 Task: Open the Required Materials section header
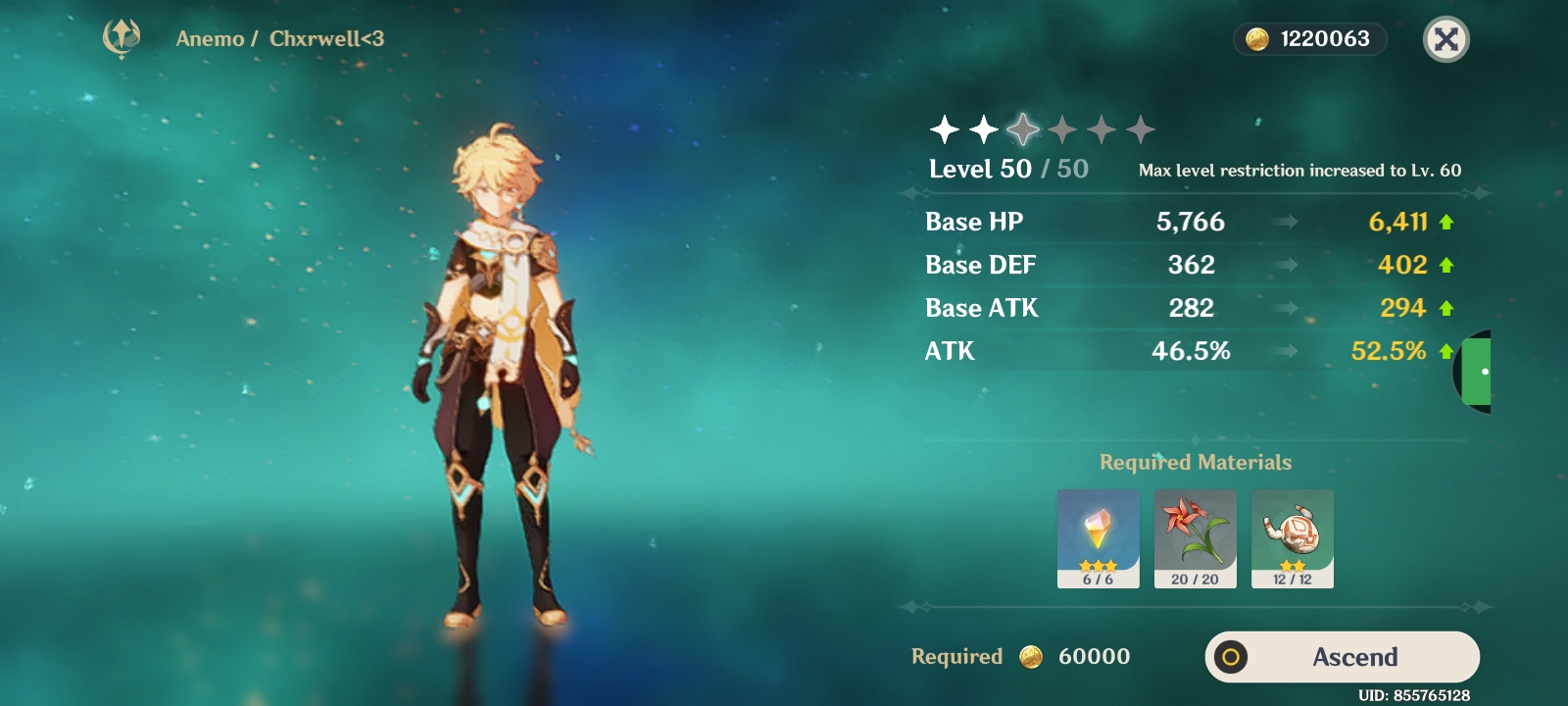point(1196,461)
